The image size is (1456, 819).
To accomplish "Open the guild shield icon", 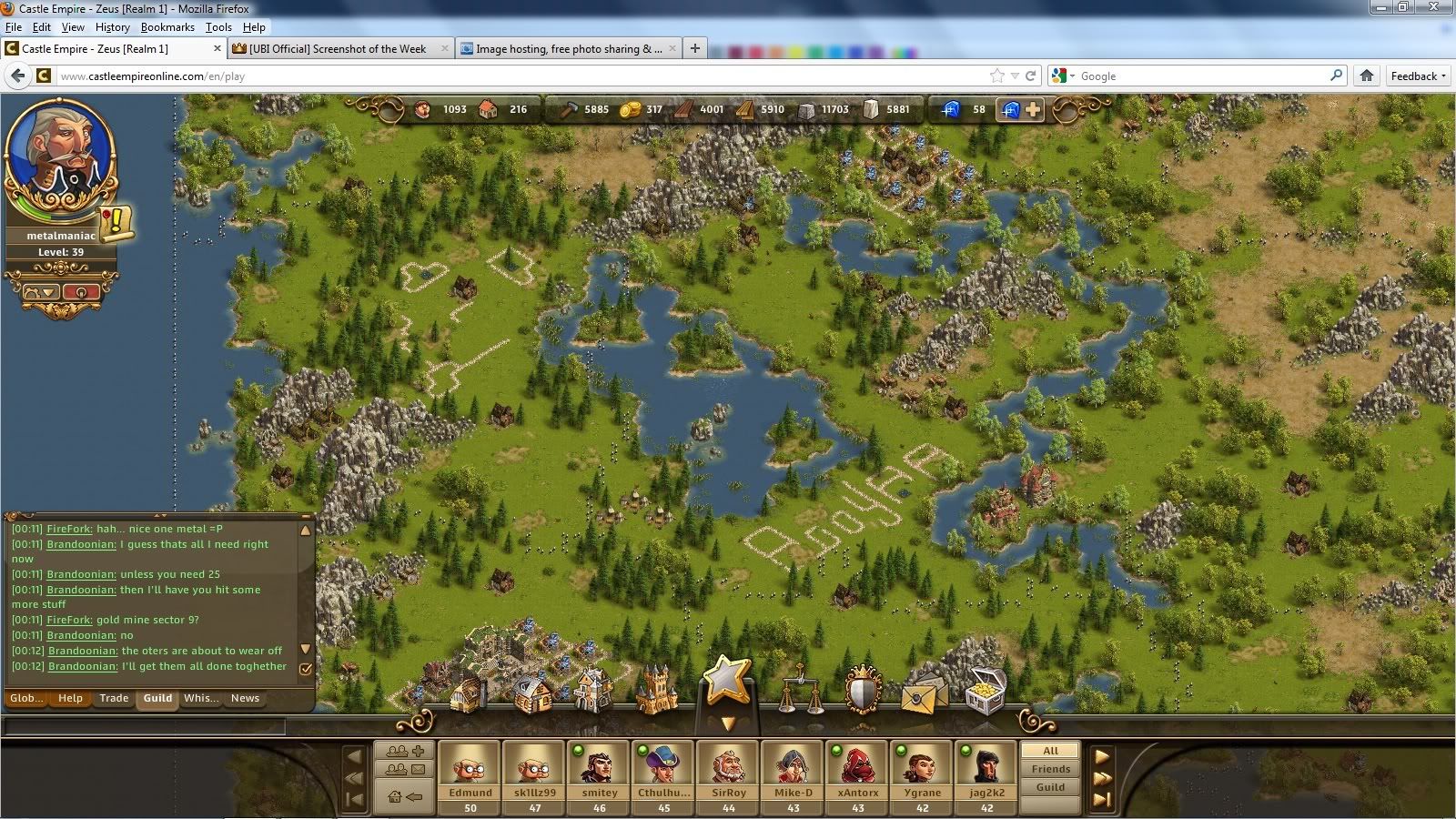I will 863,692.
